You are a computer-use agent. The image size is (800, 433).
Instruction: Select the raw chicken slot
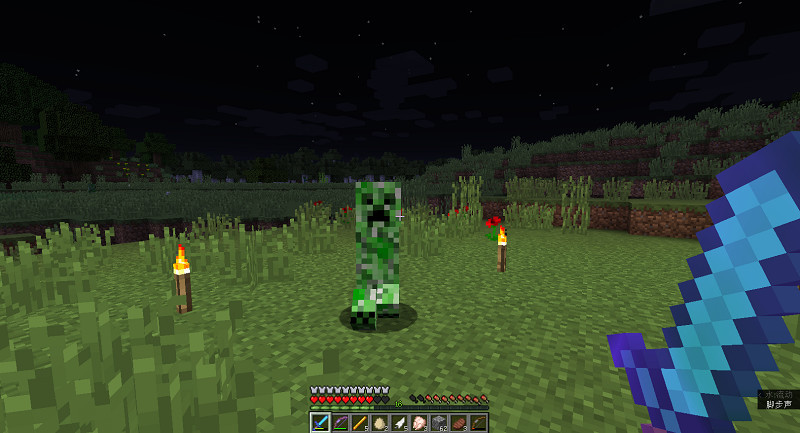(x=419, y=423)
